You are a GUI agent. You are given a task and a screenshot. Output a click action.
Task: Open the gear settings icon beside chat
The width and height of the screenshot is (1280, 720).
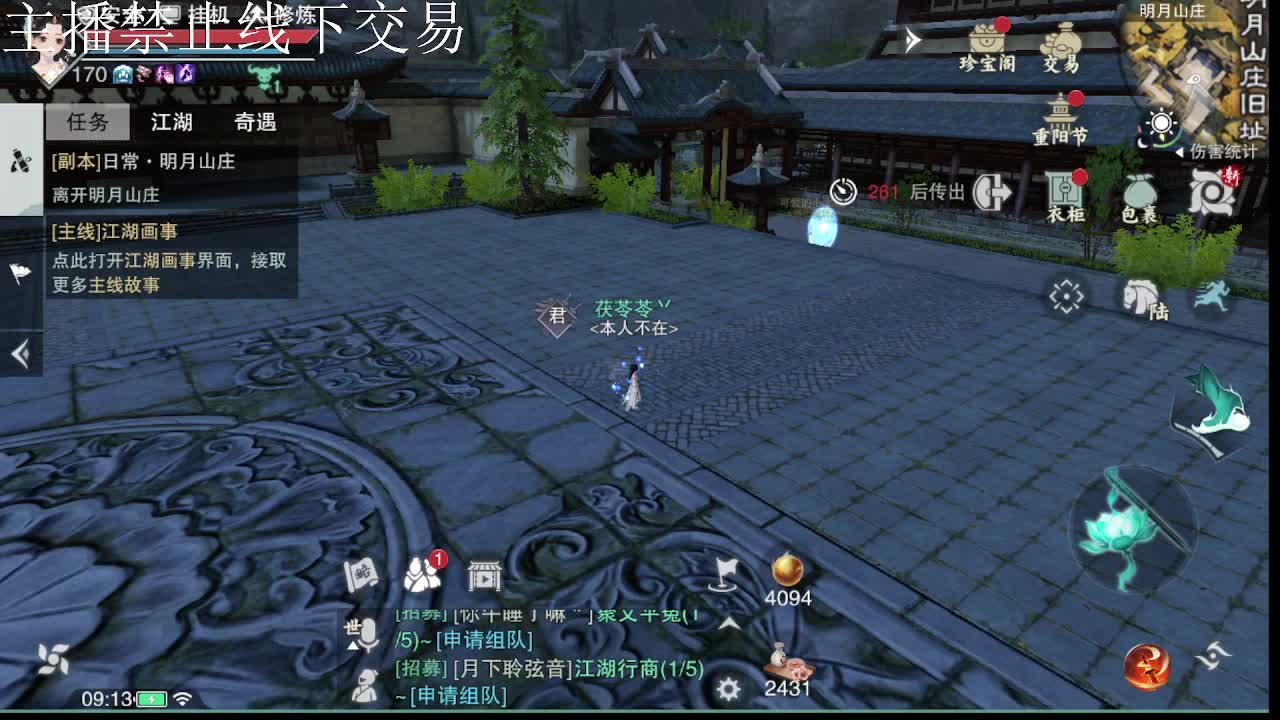(x=727, y=690)
